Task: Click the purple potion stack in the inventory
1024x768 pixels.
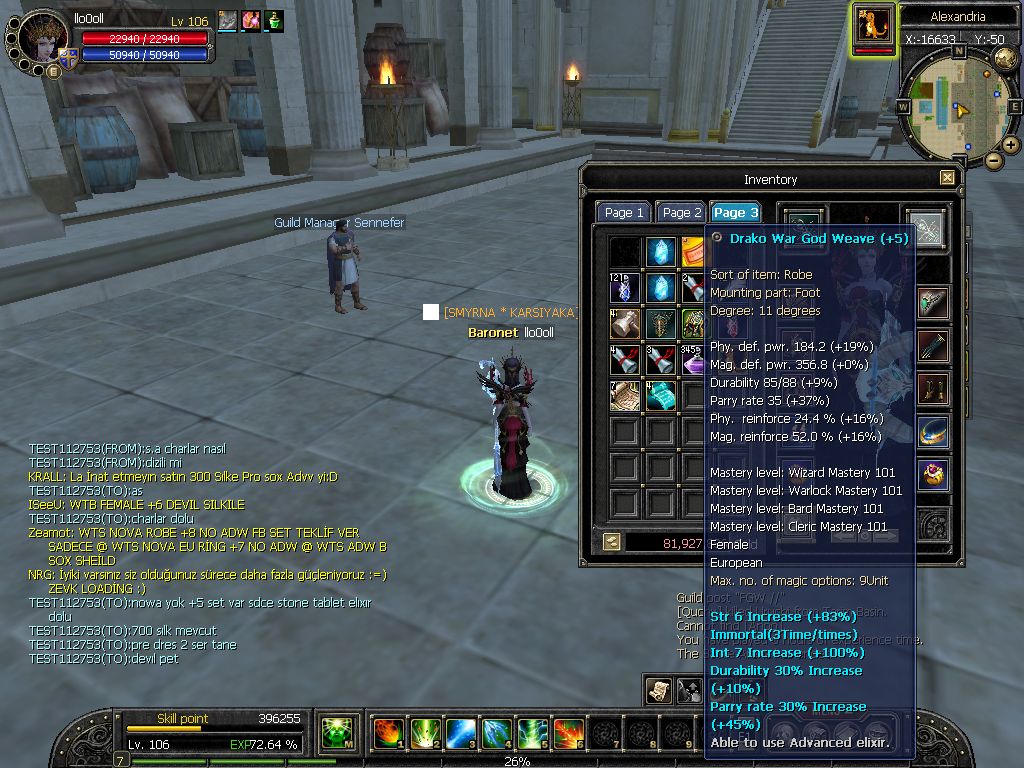Action: [695, 360]
